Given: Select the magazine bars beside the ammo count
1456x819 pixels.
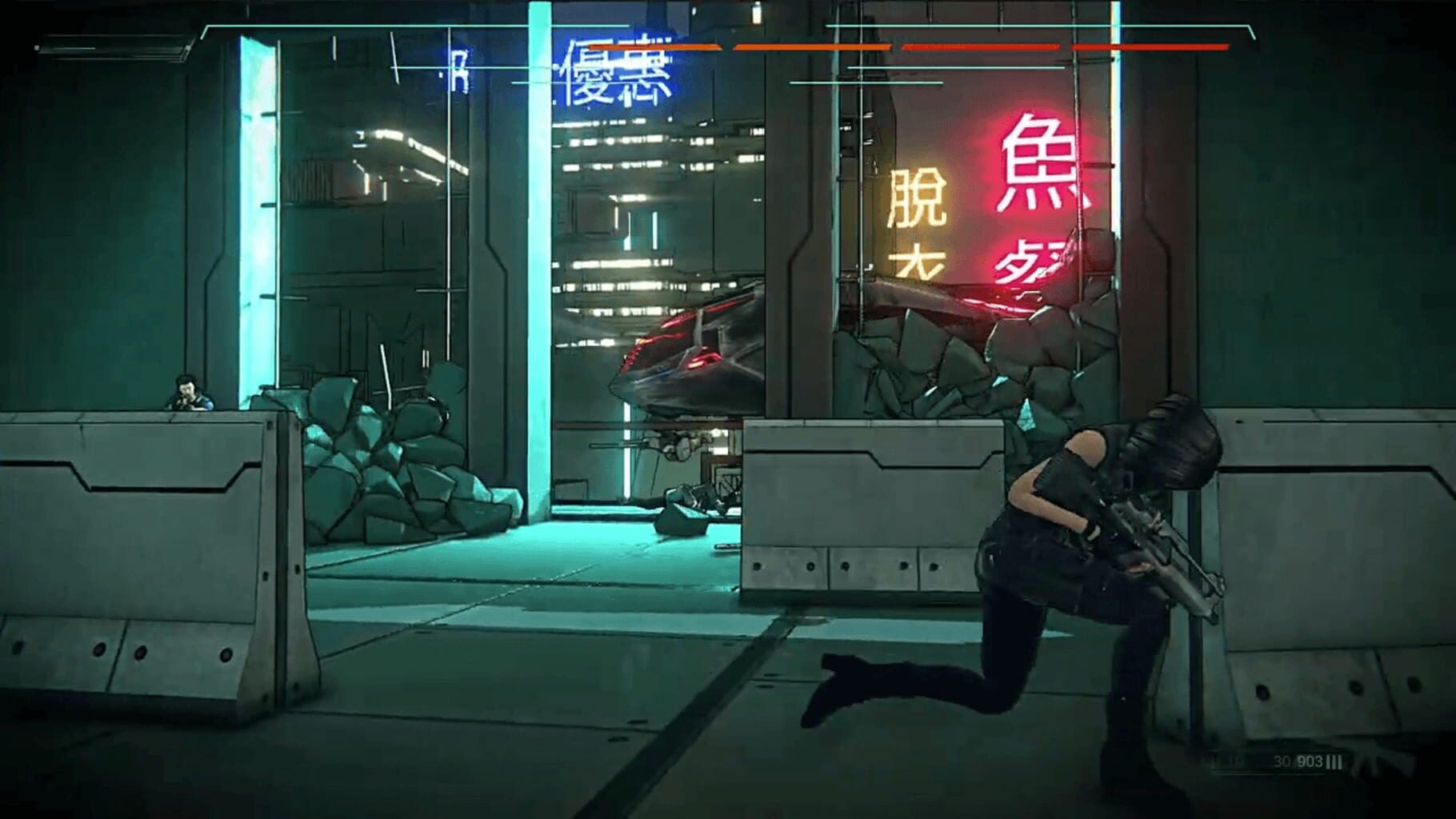Looking at the screenshot, I should tap(1334, 762).
